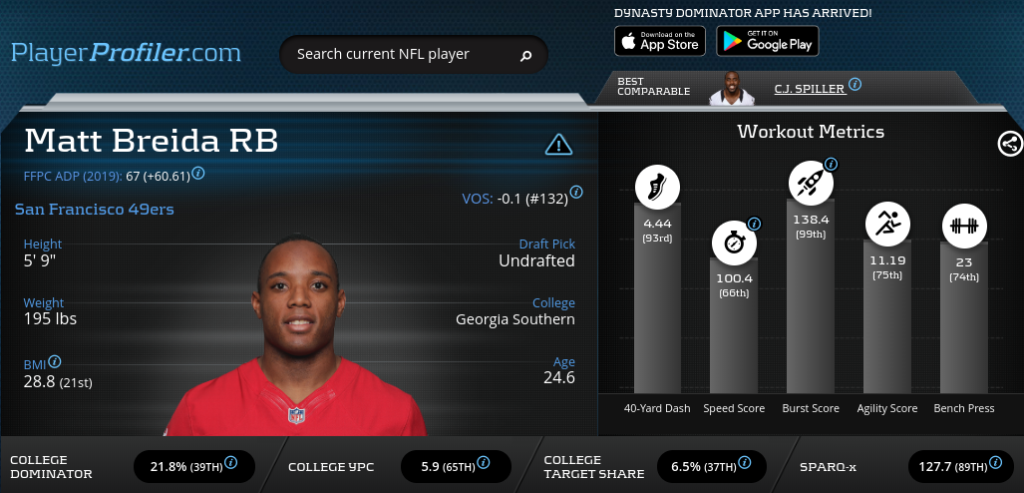
Task: Click the College Dominator info icon
Action: click(x=231, y=462)
